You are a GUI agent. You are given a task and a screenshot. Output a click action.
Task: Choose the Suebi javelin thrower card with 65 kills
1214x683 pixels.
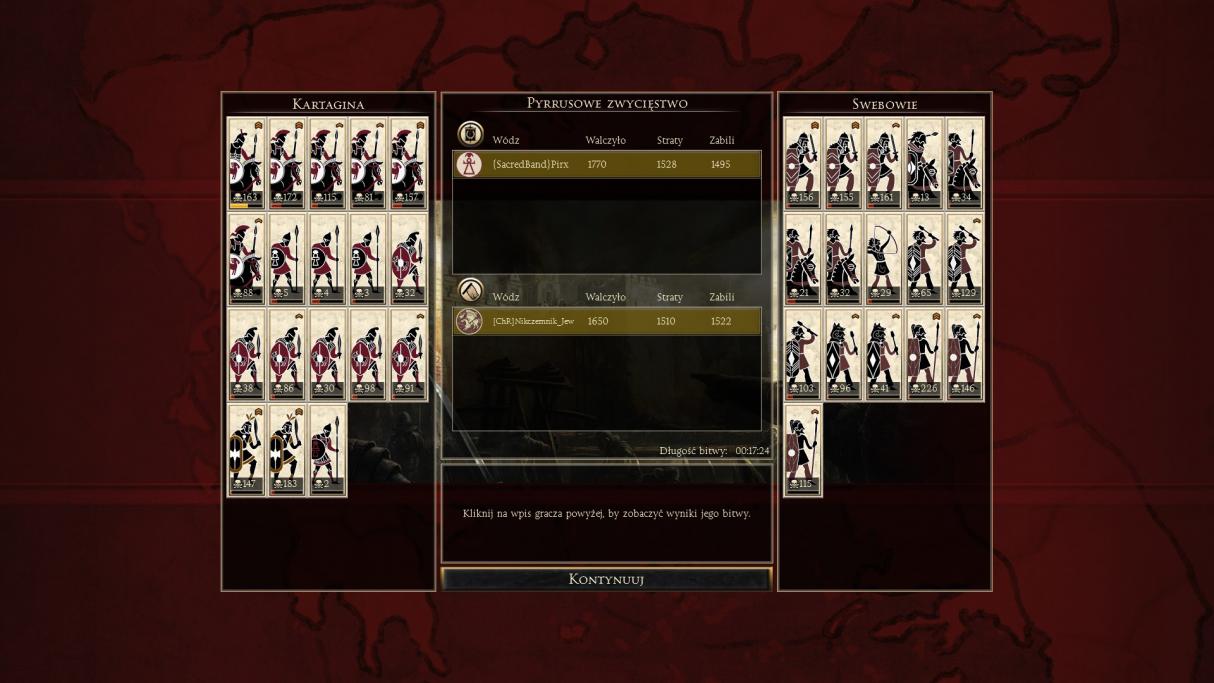(x=925, y=259)
